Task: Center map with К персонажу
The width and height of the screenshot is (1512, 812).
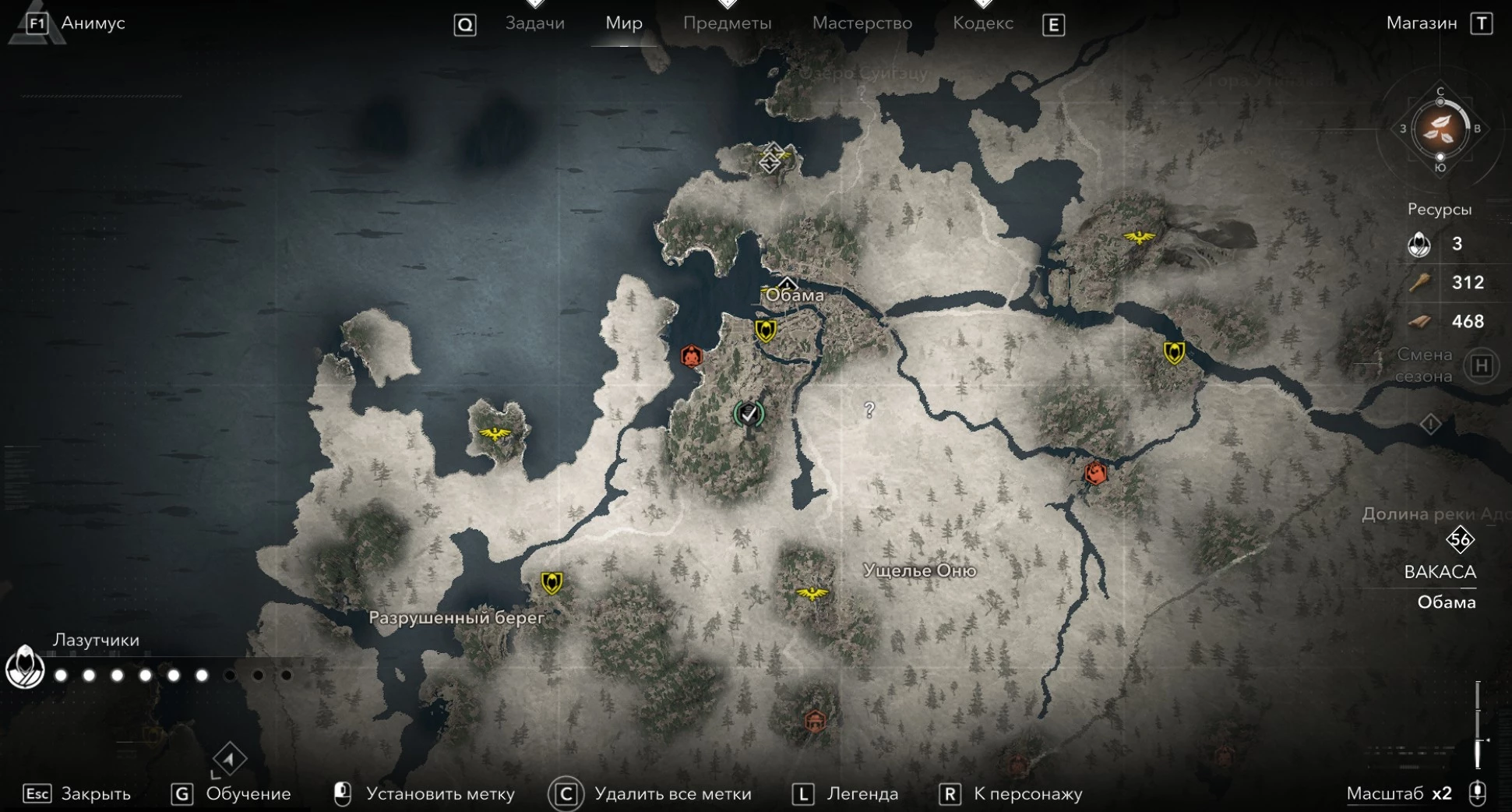Action: (1027, 793)
